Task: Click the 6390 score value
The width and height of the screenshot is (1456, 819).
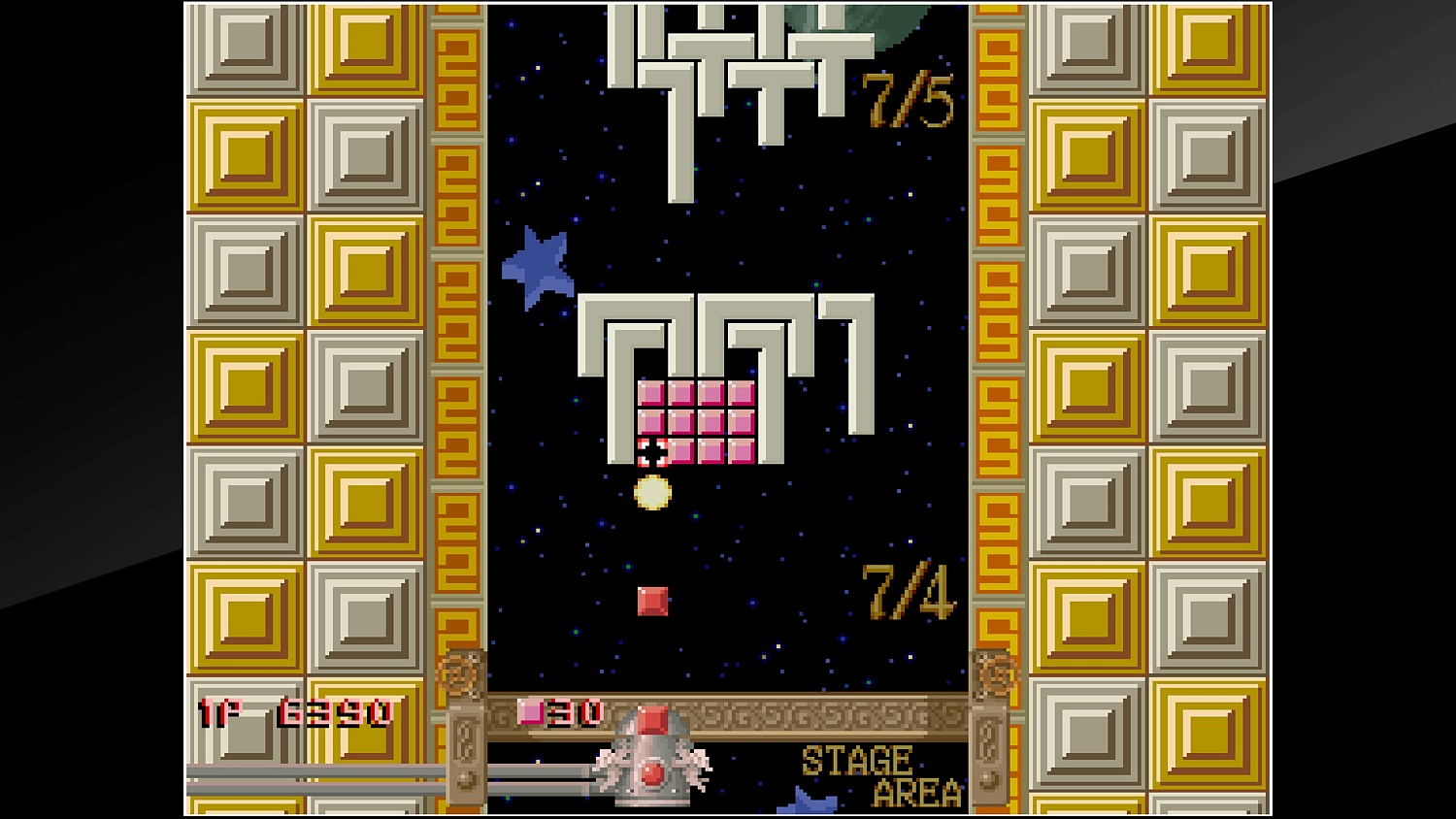Action: [x=335, y=713]
